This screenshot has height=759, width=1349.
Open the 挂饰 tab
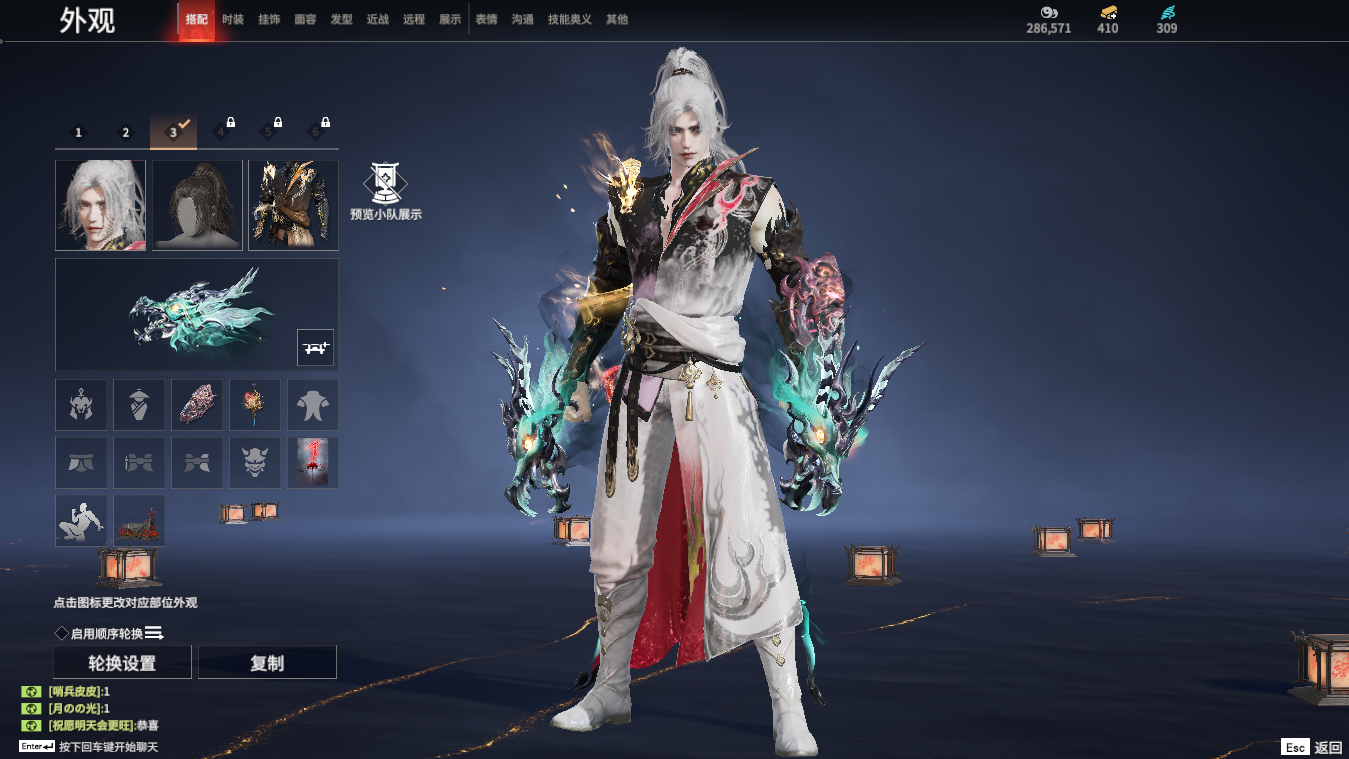[x=269, y=19]
